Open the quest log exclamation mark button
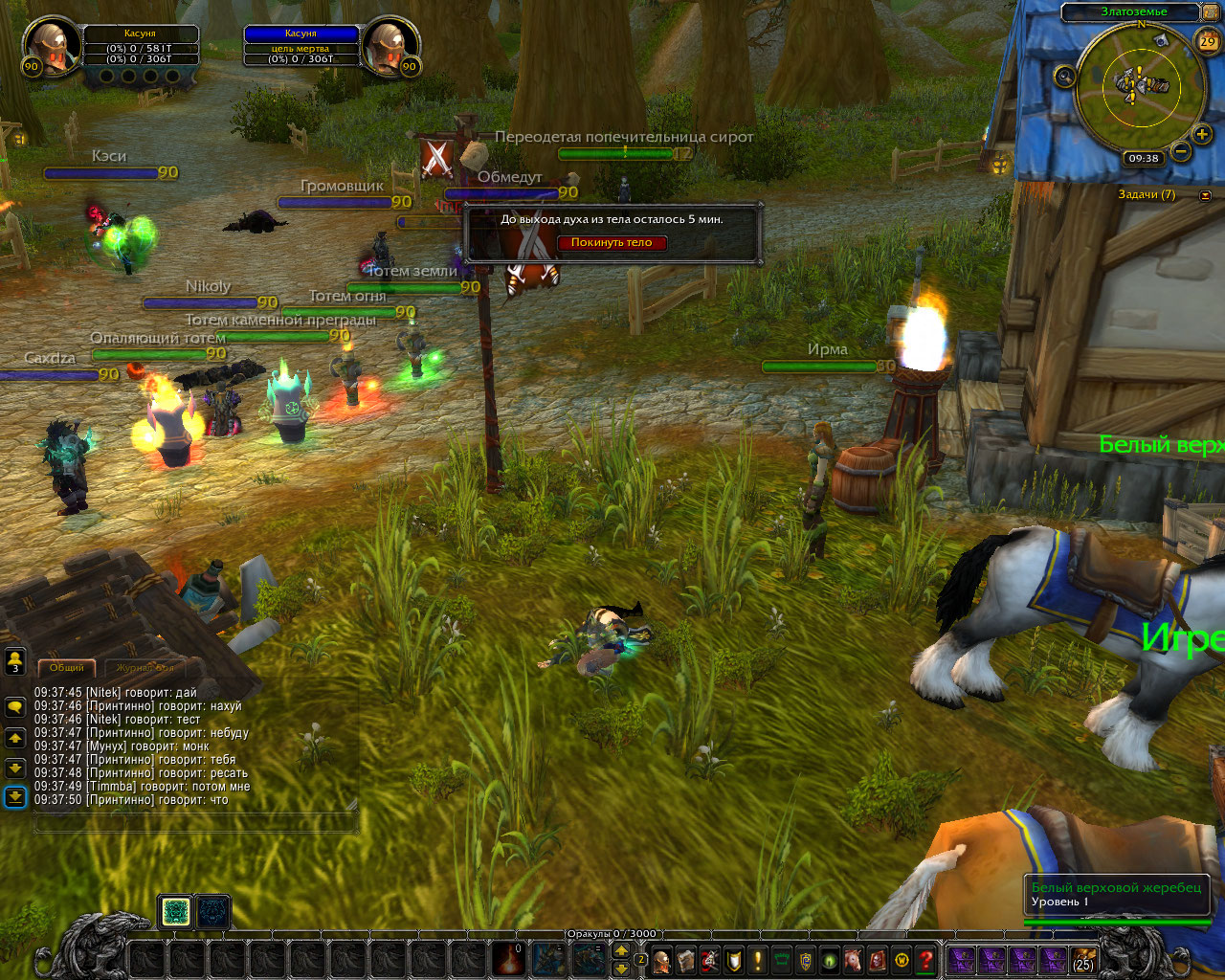The image size is (1225, 980). (758, 960)
